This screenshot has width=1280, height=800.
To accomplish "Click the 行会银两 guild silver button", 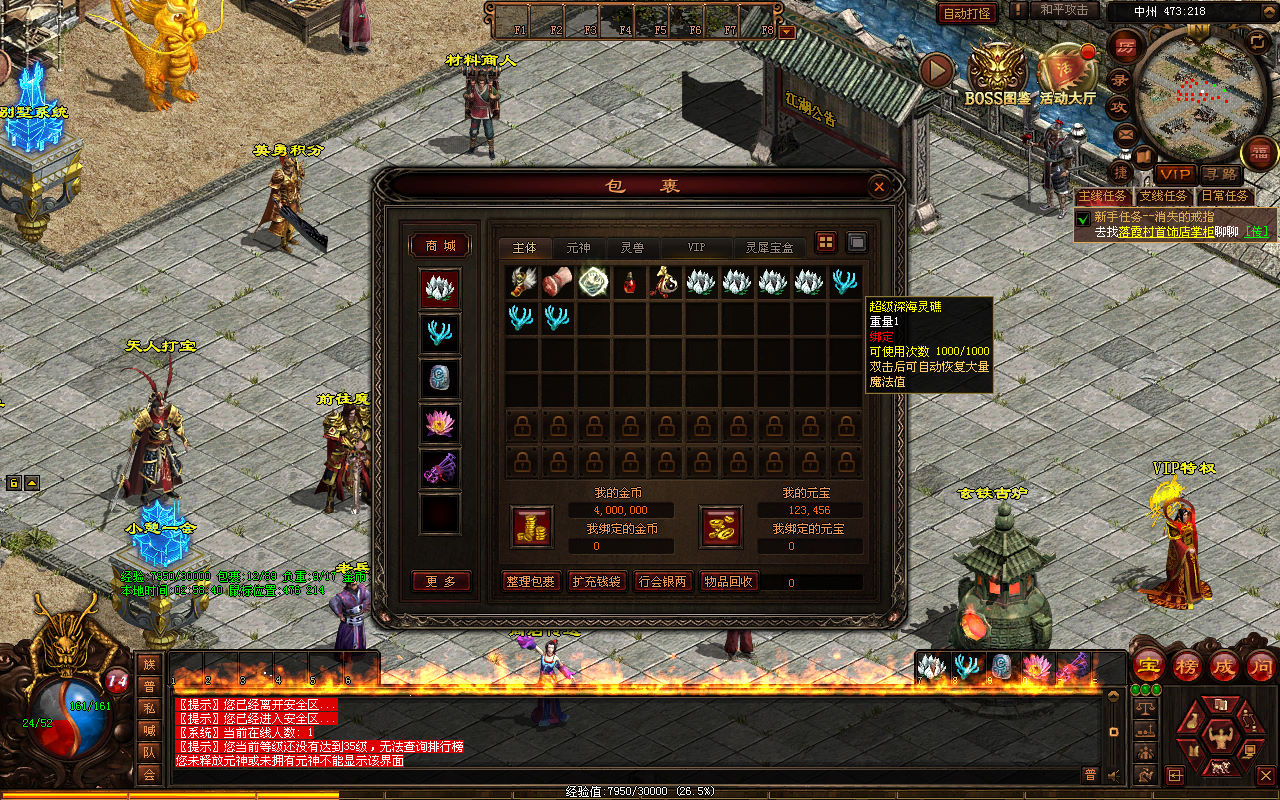I will pyautogui.click(x=662, y=581).
